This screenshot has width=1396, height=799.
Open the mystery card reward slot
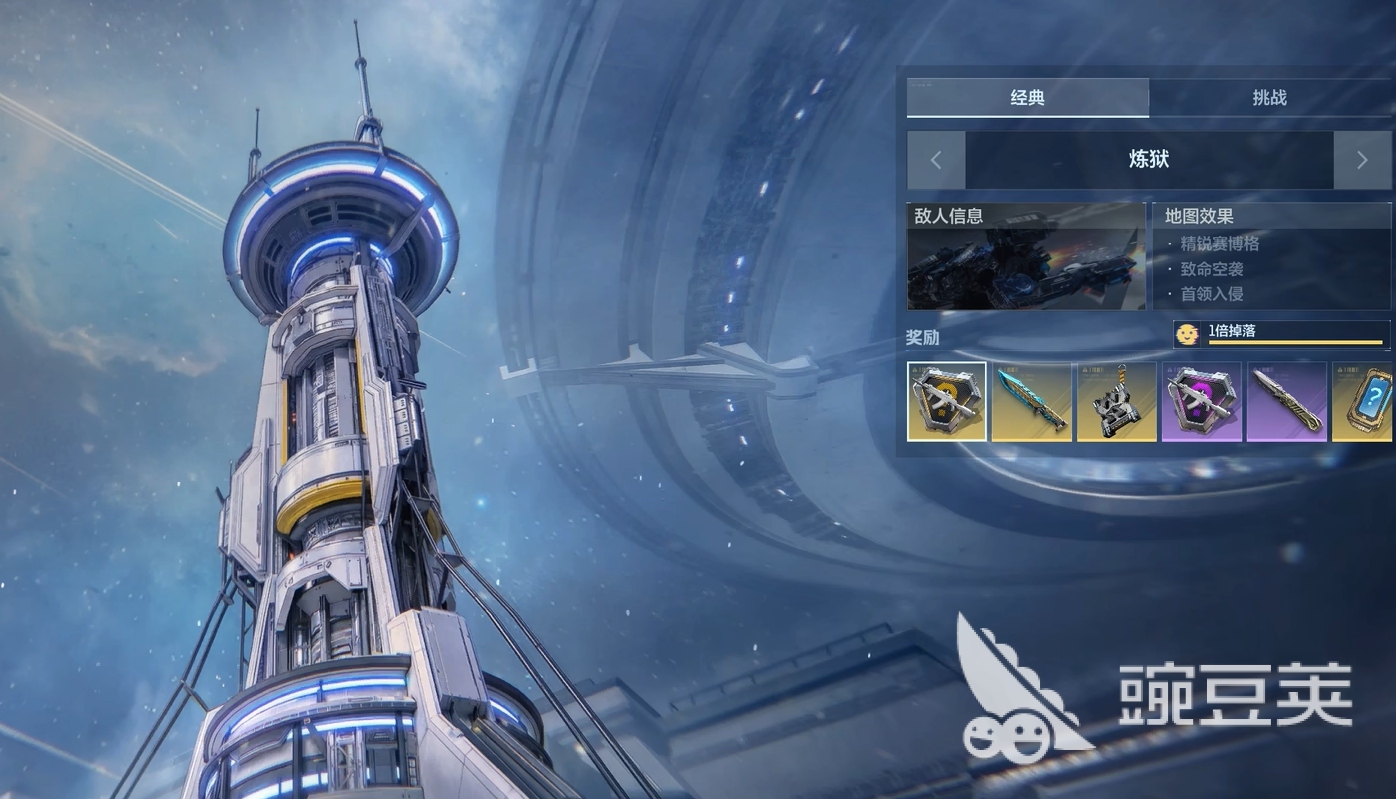[x=1363, y=401]
